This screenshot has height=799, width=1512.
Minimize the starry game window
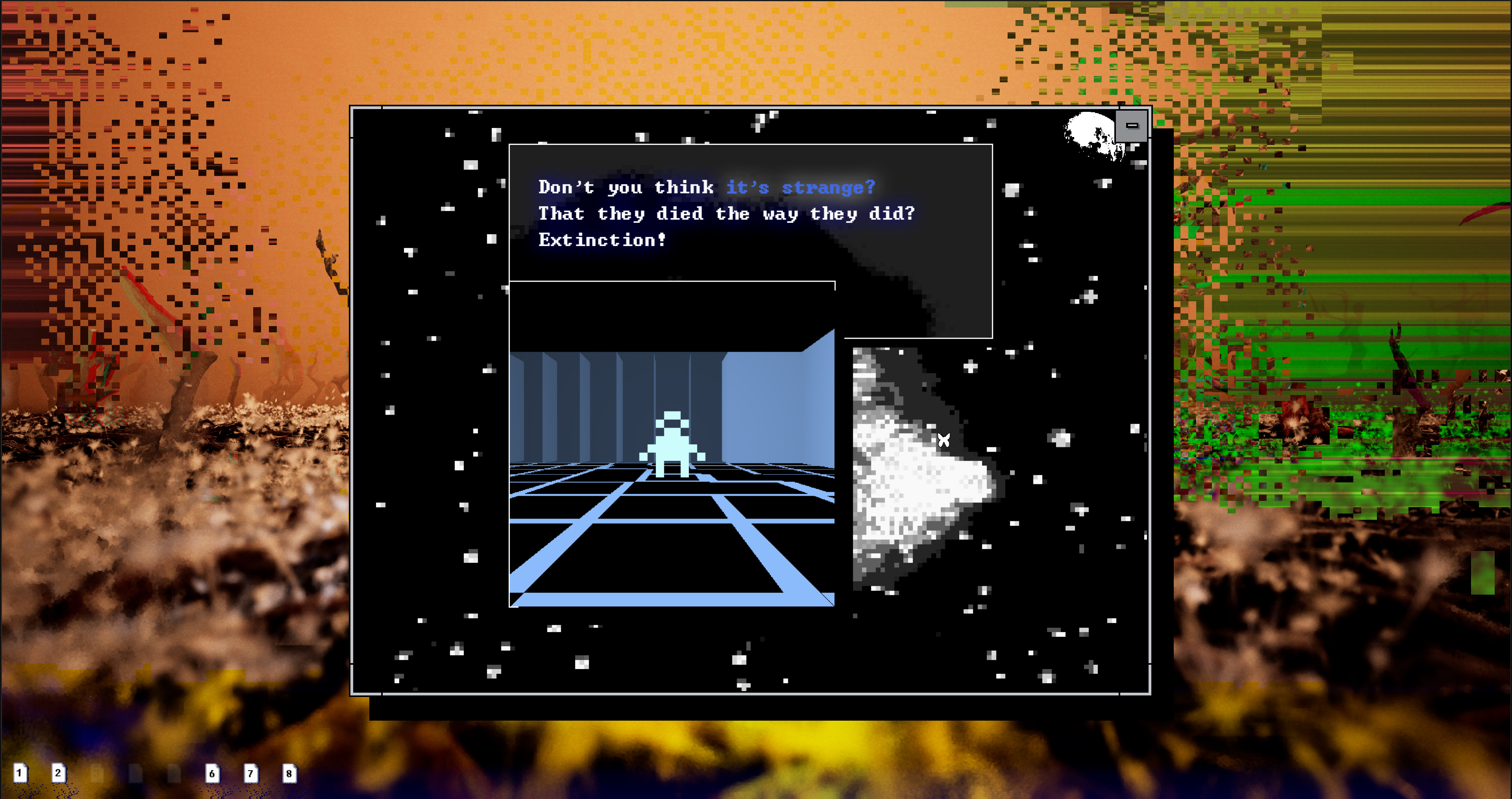[1132, 126]
